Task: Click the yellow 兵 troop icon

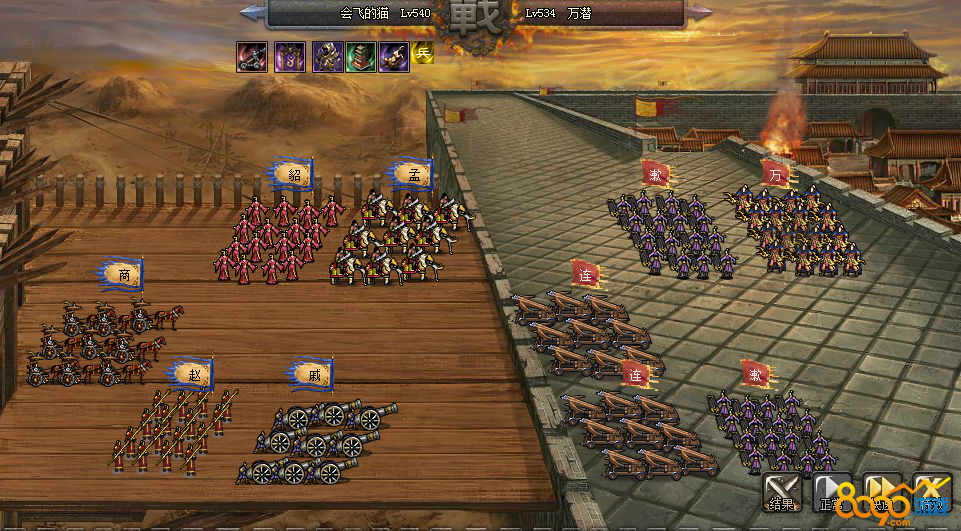Action: pos(422,53)
